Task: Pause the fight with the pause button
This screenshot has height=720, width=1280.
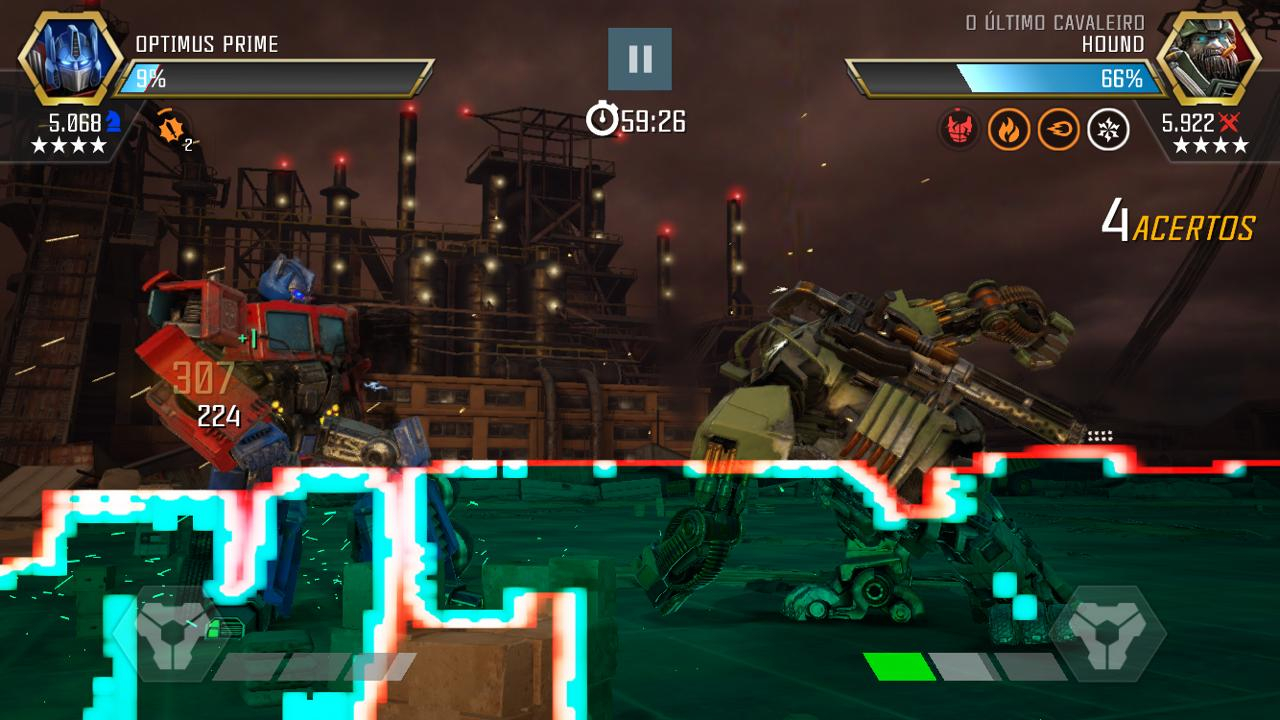Action: coord(640,59)
